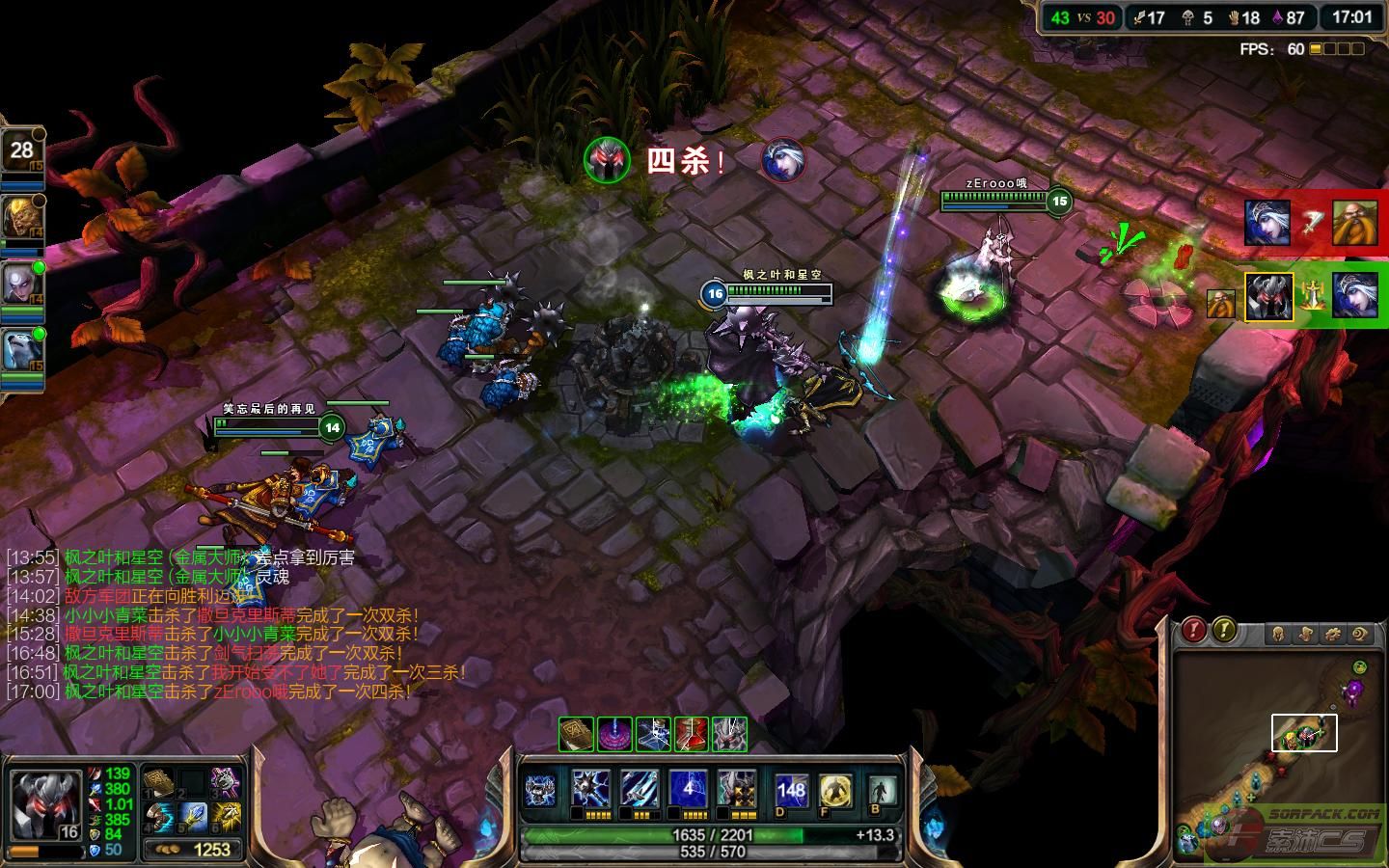Click the red exclamation ping button
Viewport: 1389px width, 868px height.
(x=1194, y=631)
